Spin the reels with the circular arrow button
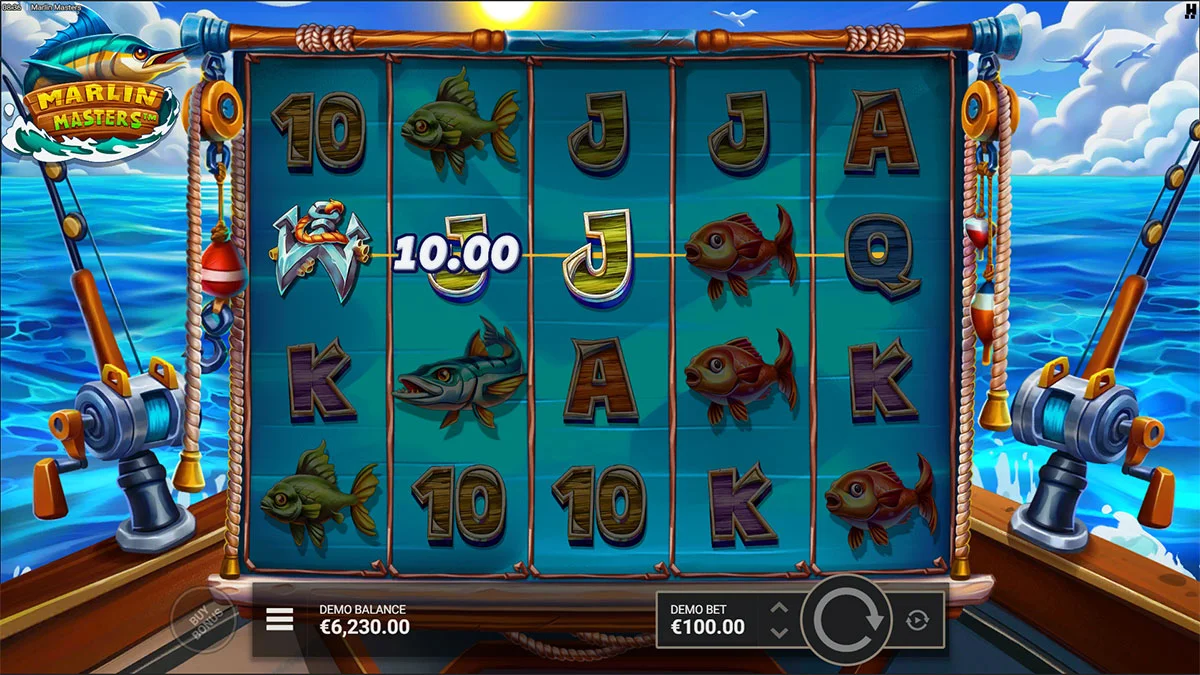The height and width of the screenshot is (675, 1200). pyautogui.click(x=848, y=620)
